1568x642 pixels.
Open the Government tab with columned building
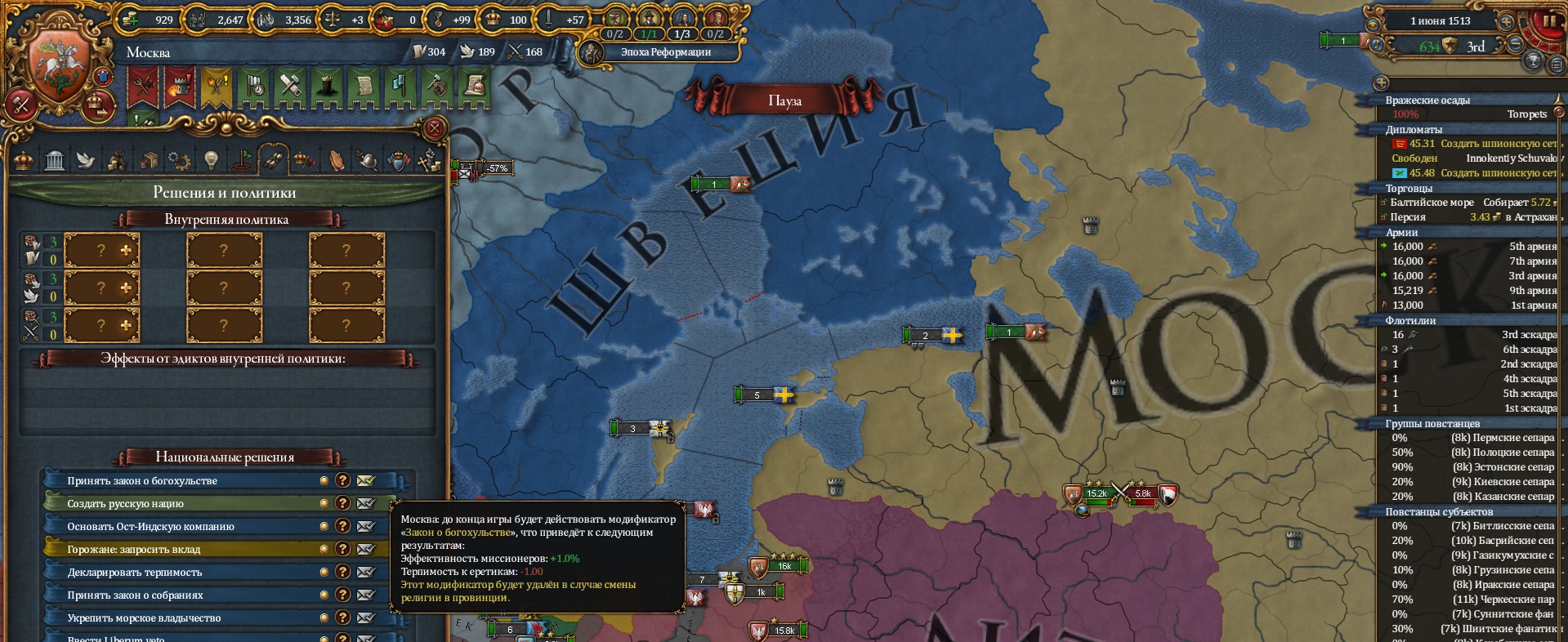pyautogui.click(x=55, y=160)
